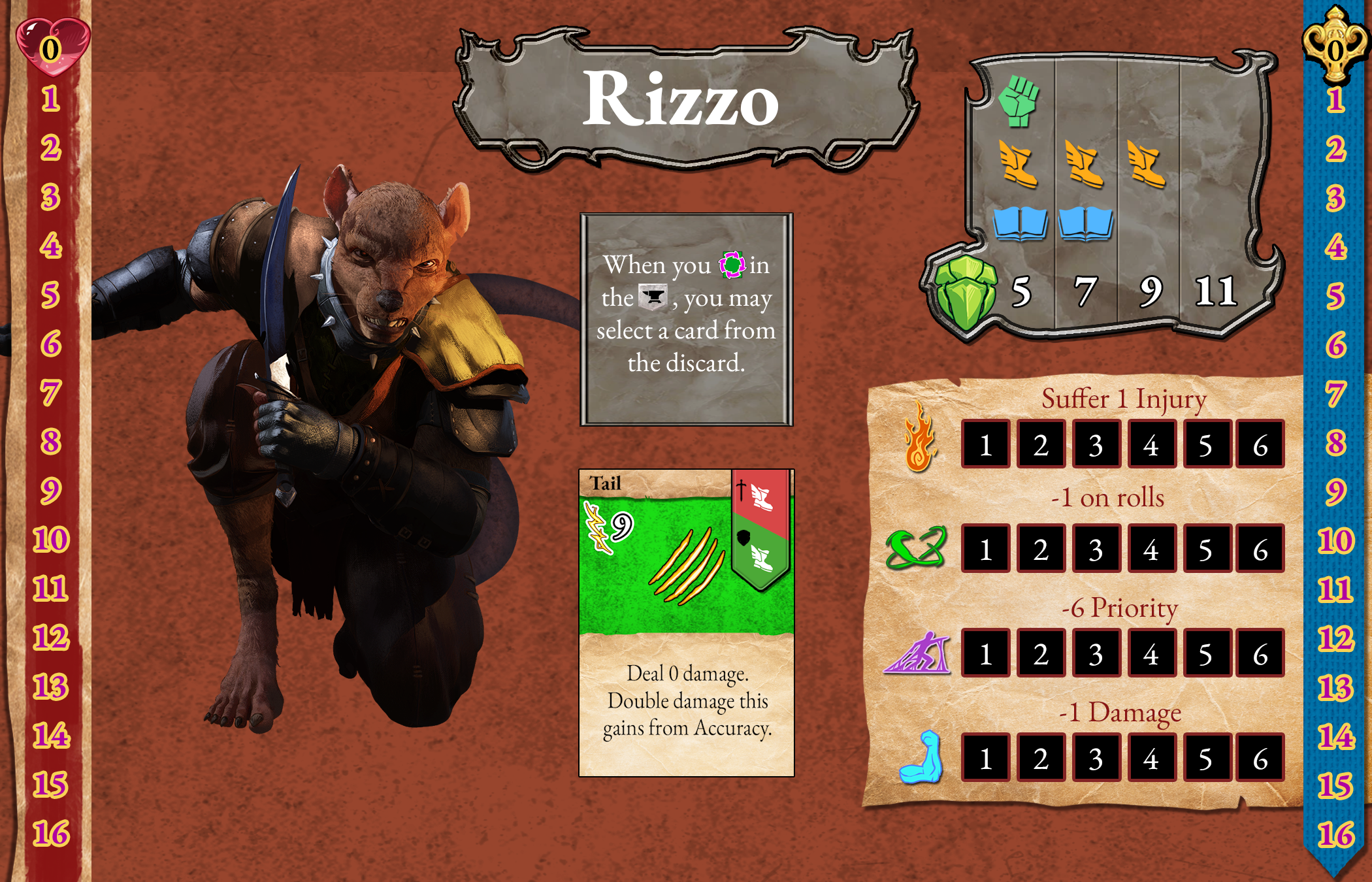Image resolution: width=1372 pixels, height=882 pixels.
Task: Click the heart icon at zero
Action: click(x=51, y=47)
